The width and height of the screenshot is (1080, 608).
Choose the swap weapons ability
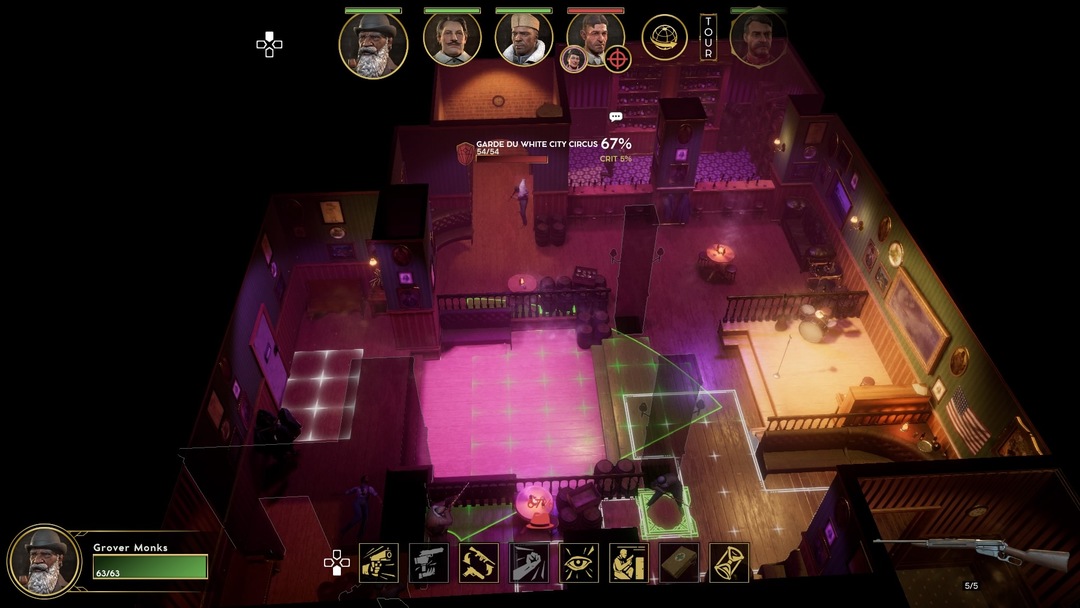479,563
